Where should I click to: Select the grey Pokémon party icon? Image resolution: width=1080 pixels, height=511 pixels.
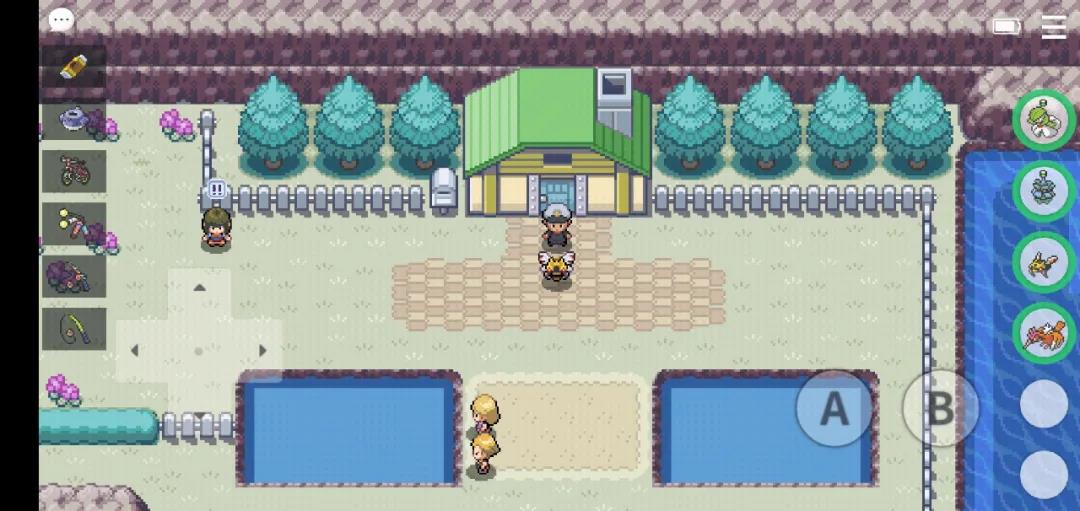[x=1044, y=190]
